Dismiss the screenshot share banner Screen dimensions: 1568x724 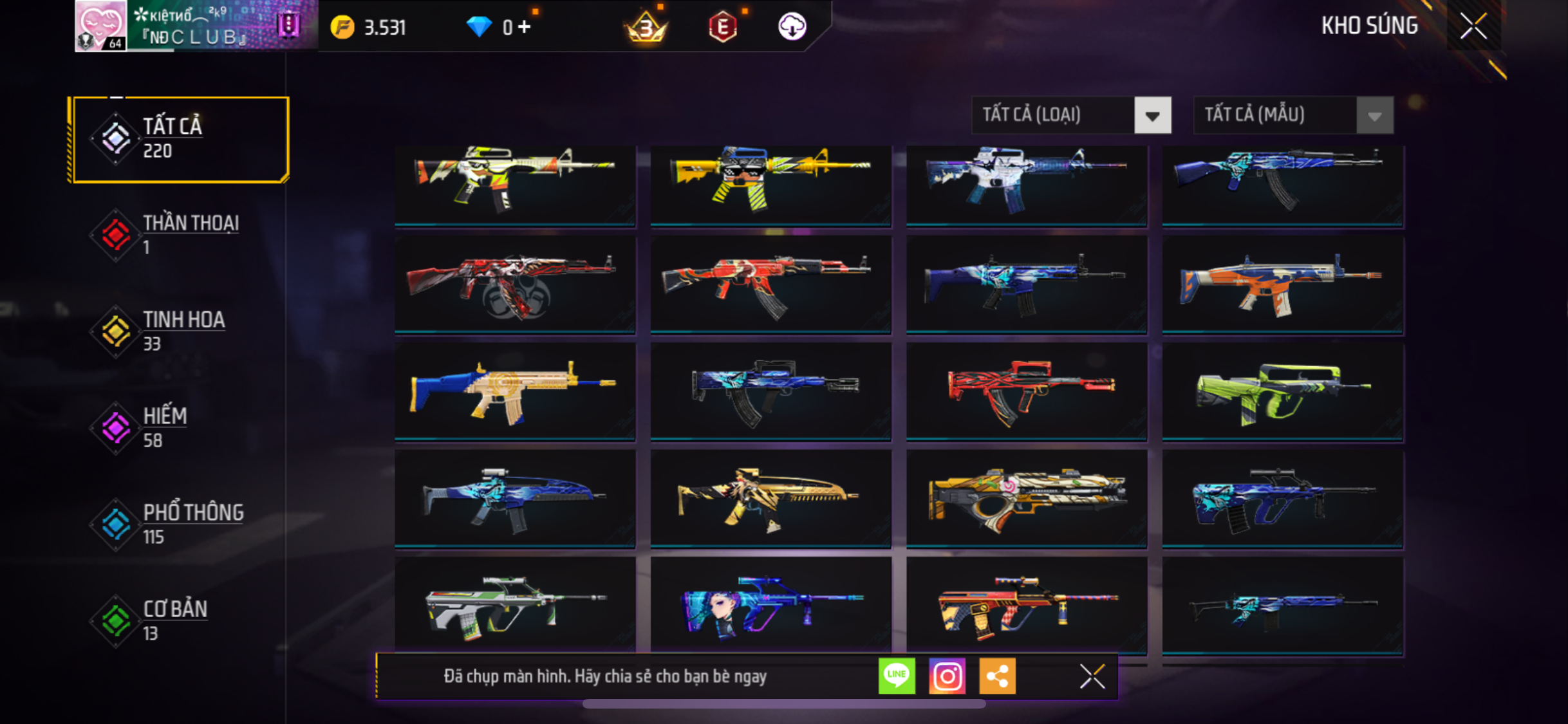(x=1092, y=676)
